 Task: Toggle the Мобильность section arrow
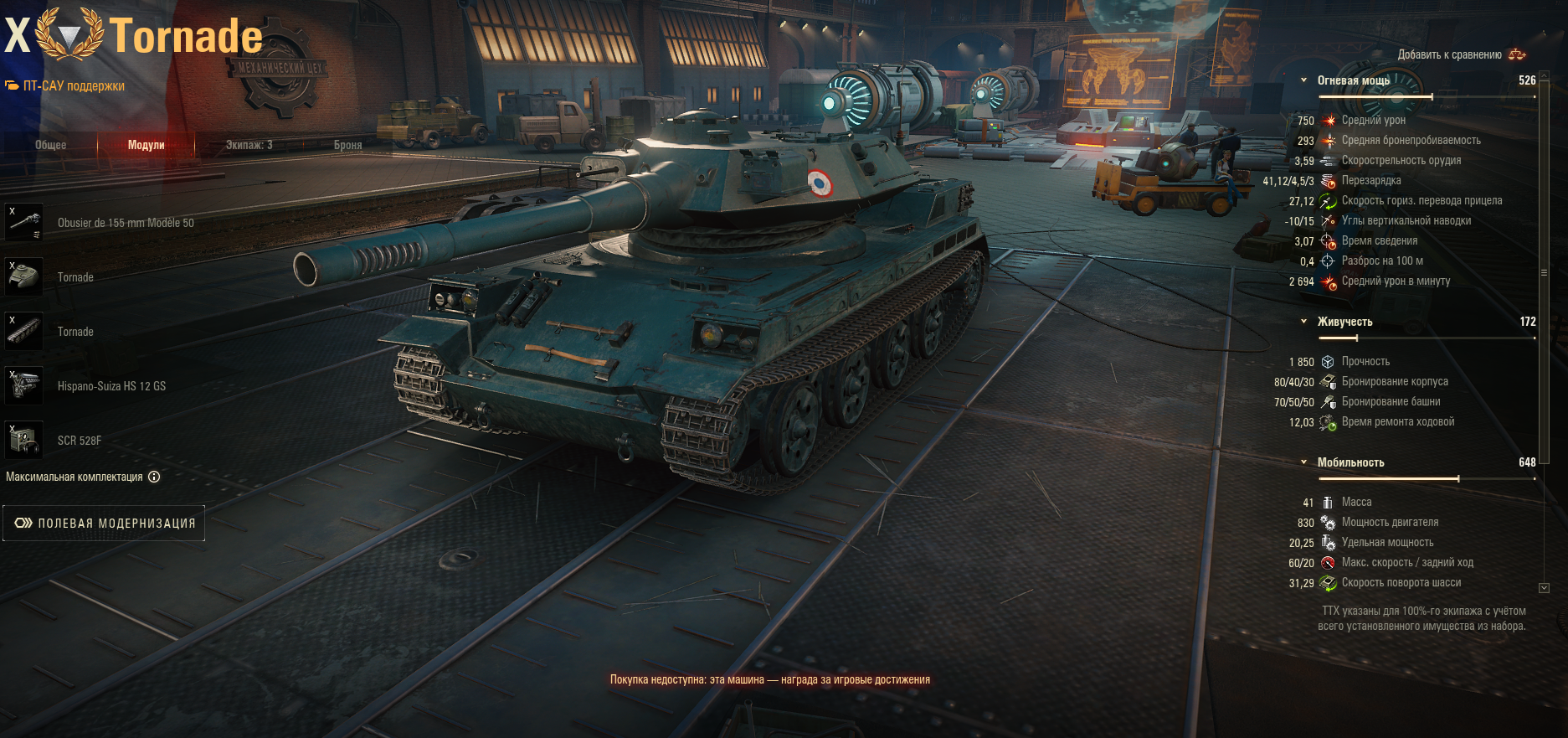click(1303, 462)
